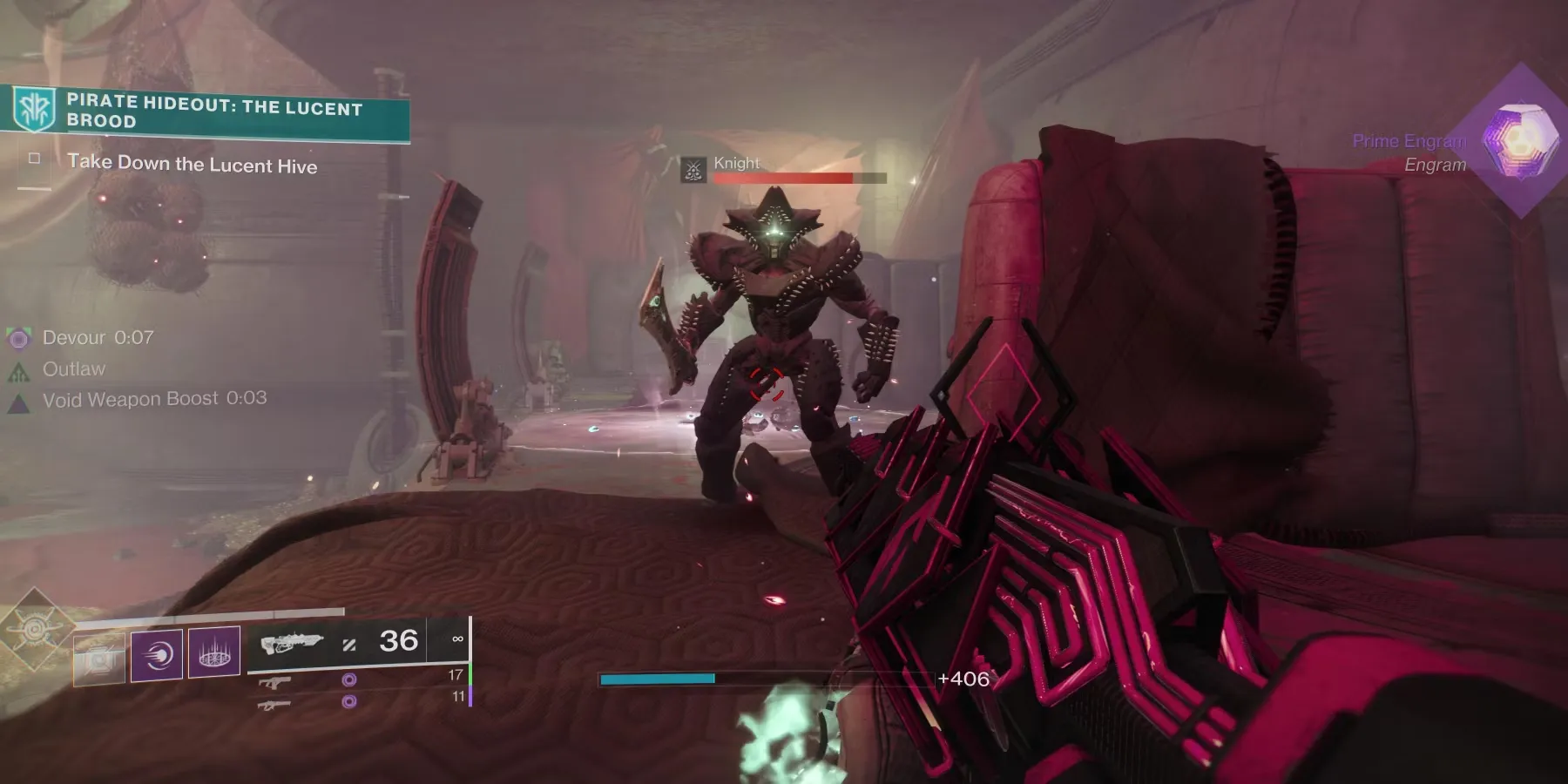Tick the Take Down the Lucent Hive checkbox

(35, 159)
